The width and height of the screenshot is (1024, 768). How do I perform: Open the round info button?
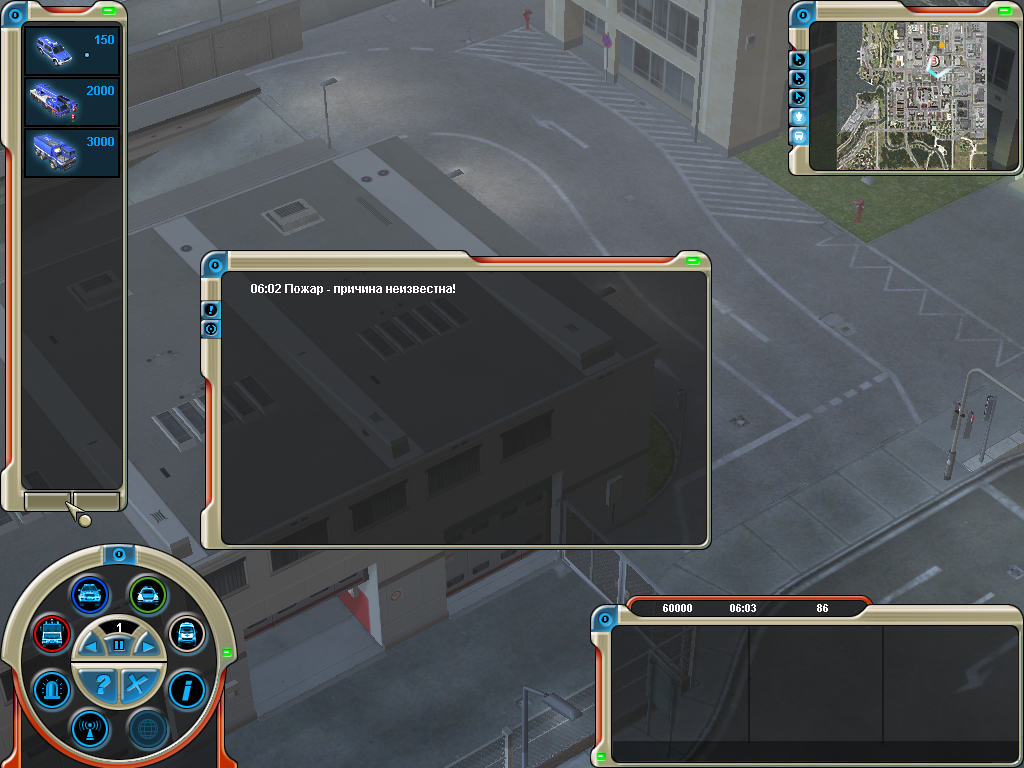tap(186, 689)
